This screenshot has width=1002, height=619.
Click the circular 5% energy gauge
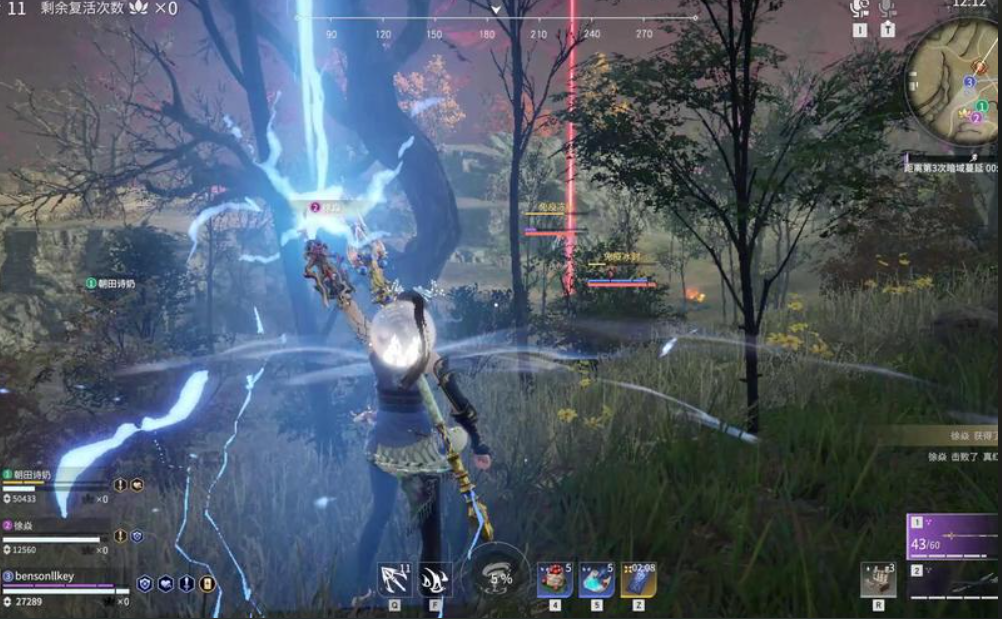click(x=499, y=576)
